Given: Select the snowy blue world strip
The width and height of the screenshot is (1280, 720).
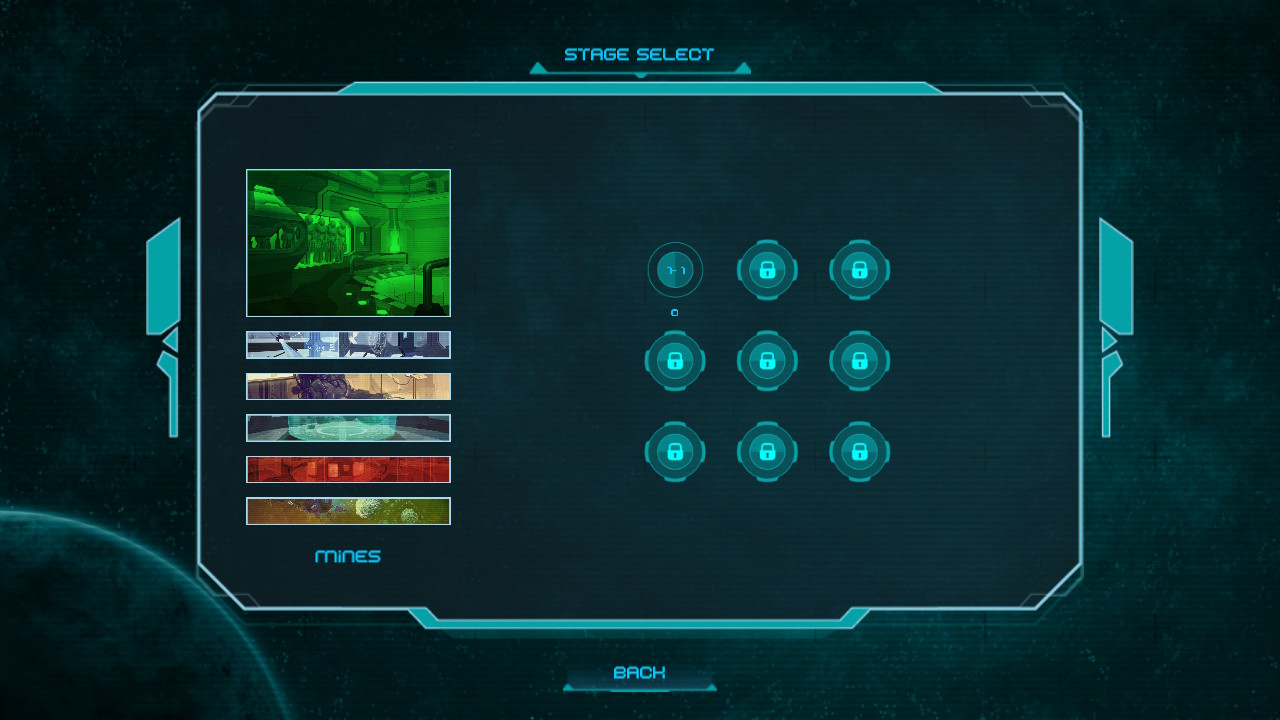Looking at the screenshot, I should [348, 344].
